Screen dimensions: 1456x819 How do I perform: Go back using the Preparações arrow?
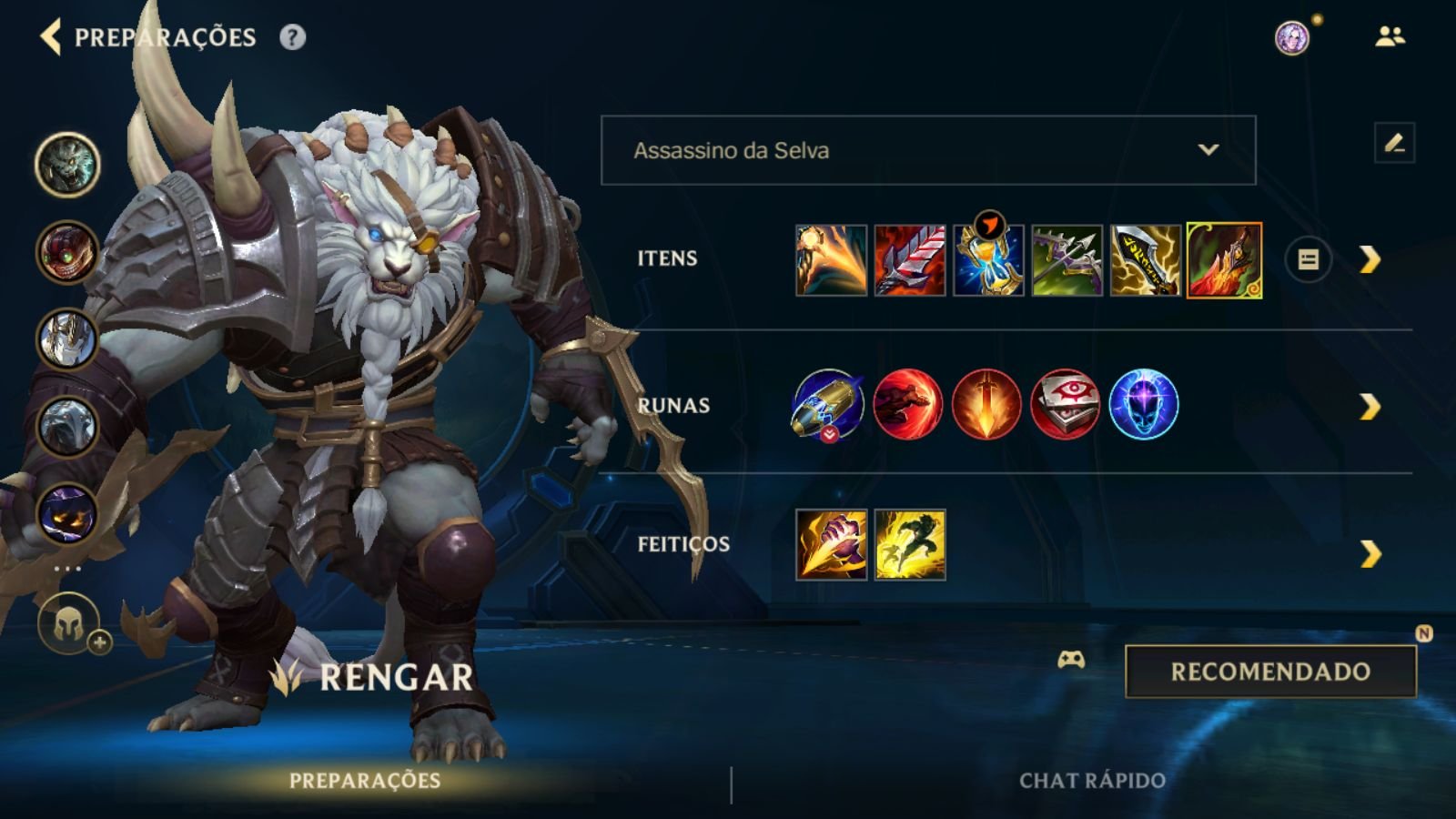51,37
